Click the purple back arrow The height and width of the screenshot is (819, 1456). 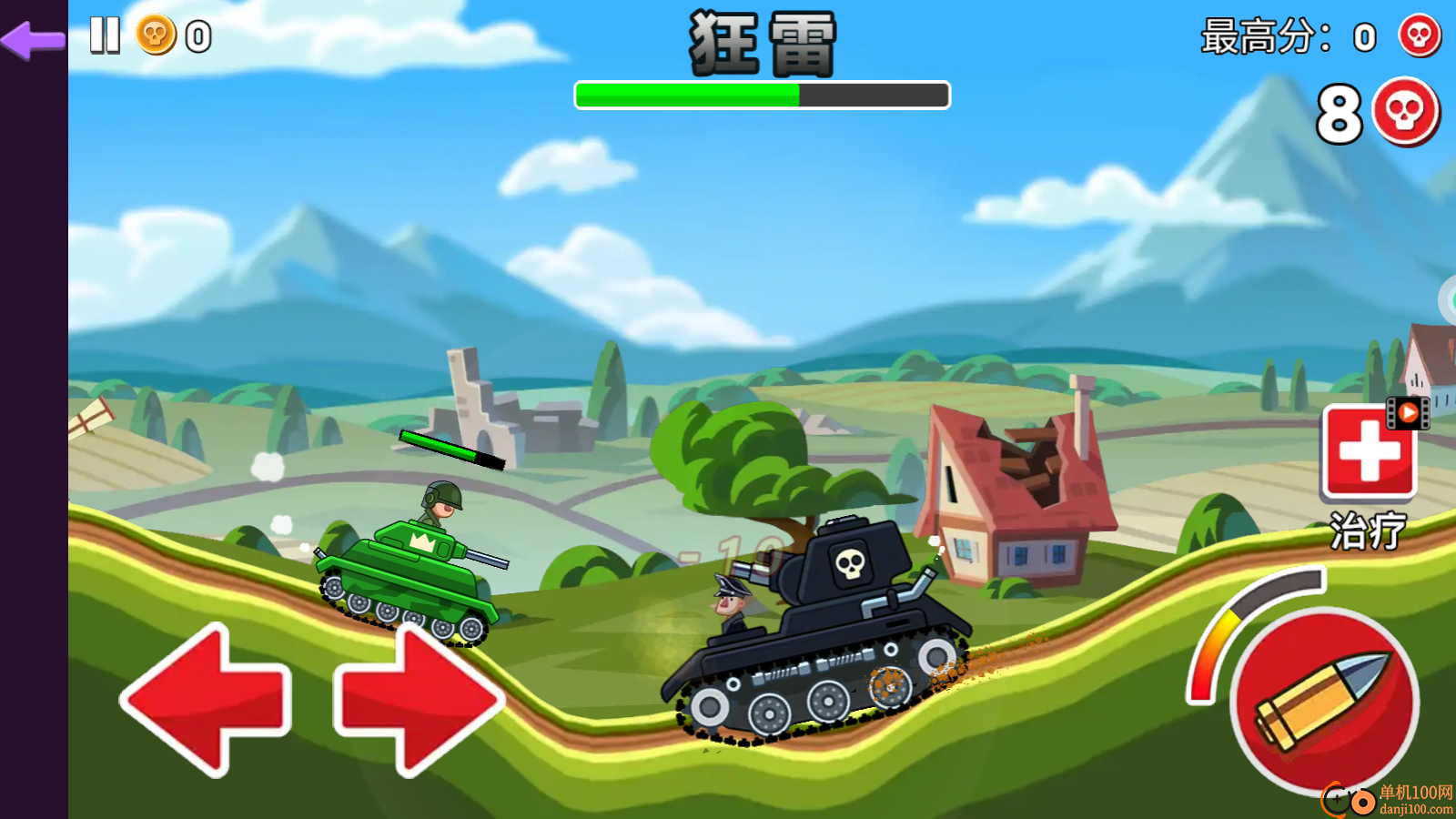point(34,39)
